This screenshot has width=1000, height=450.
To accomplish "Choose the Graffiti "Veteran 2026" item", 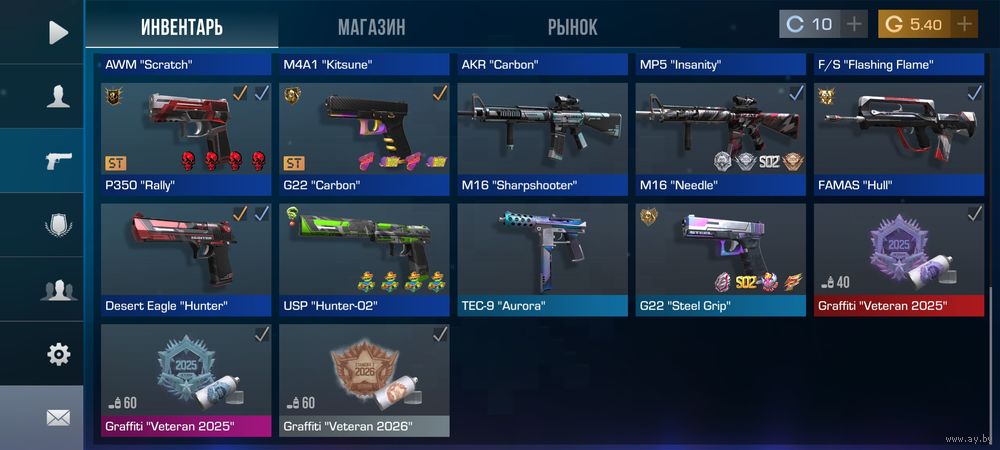I will (364, 380).
